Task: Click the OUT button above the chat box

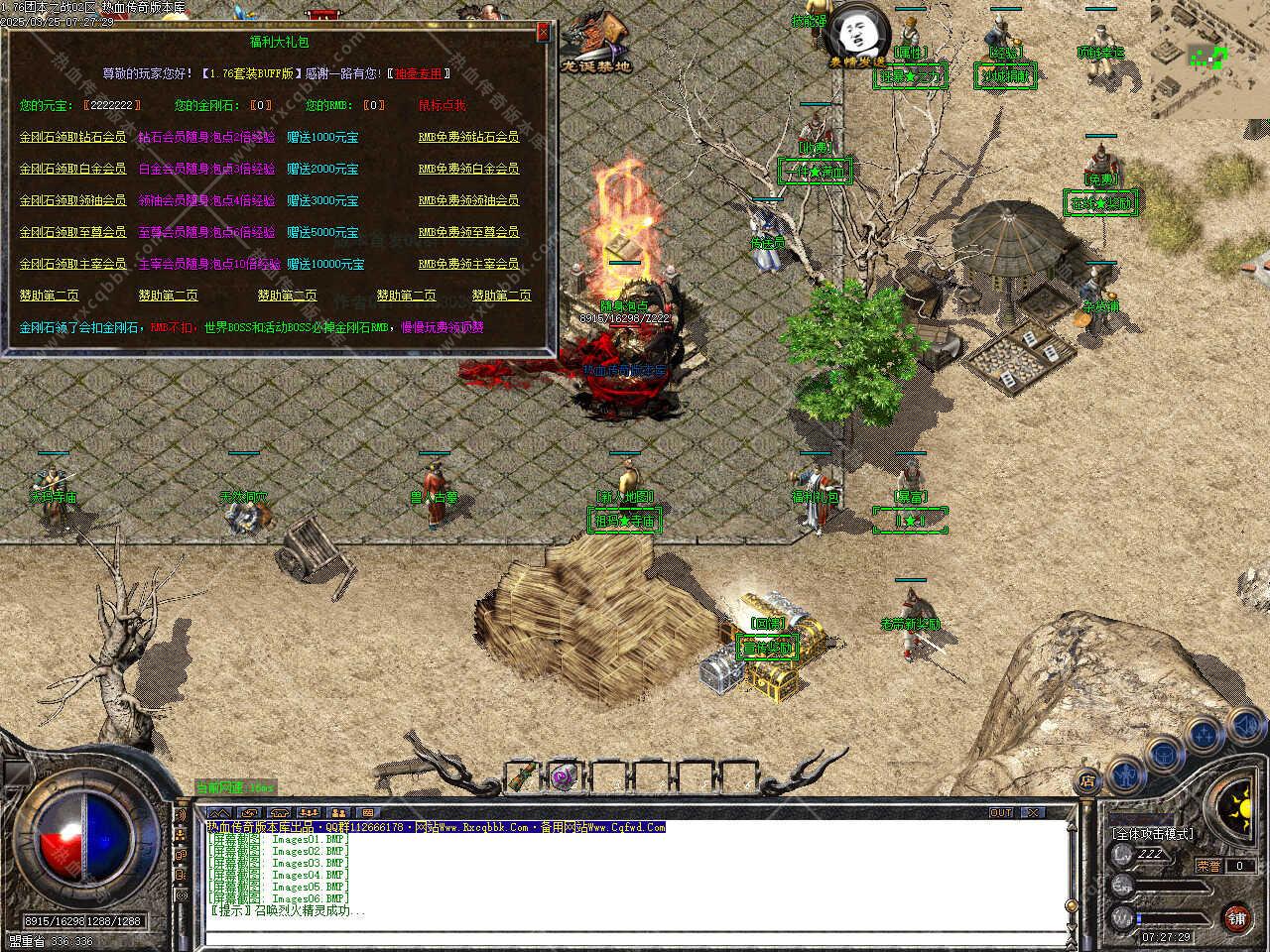Action: coord(1000,812)
